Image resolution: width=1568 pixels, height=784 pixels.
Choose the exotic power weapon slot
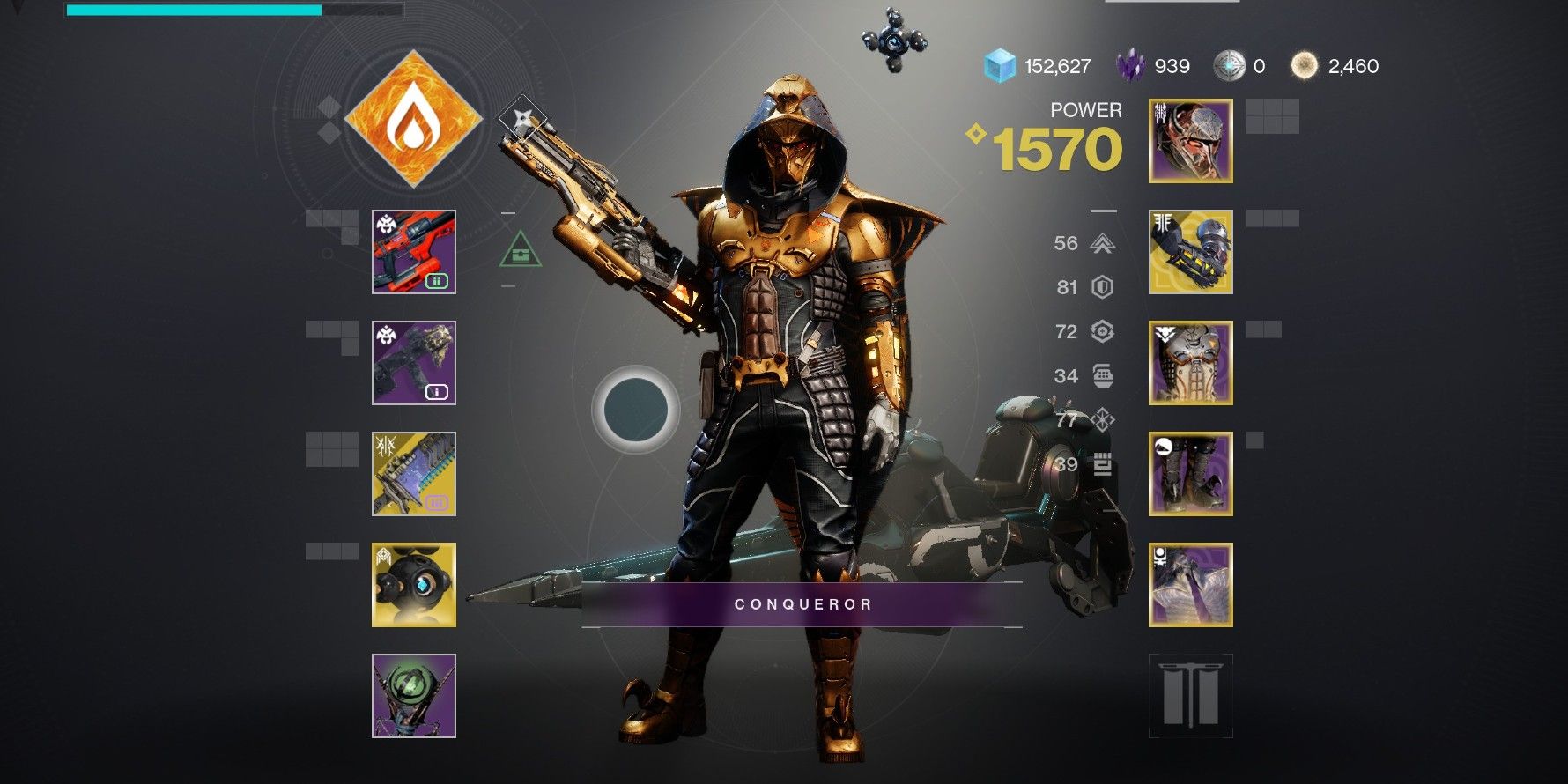point(414,474)
